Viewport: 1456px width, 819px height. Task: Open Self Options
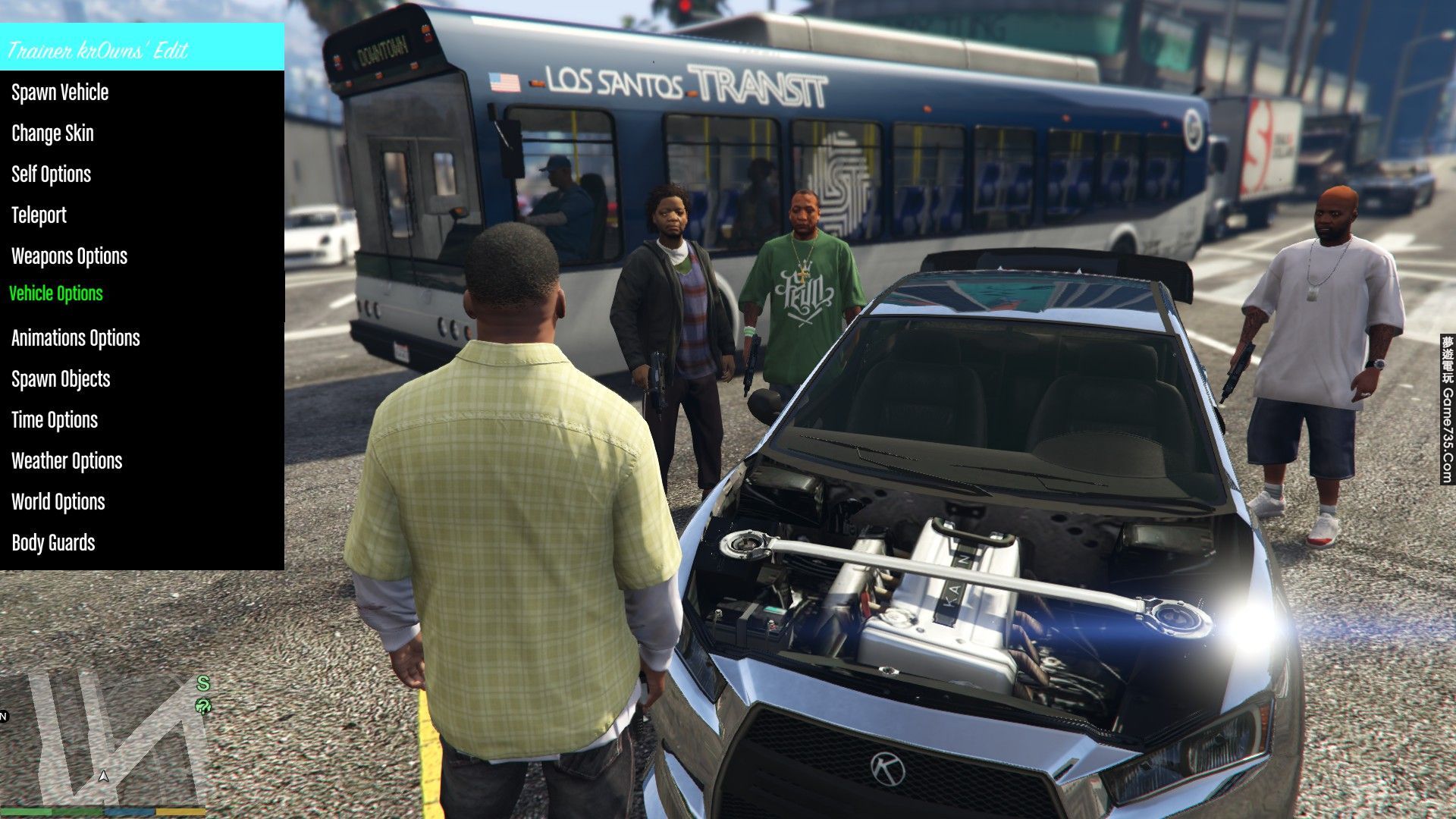point(51,174)
